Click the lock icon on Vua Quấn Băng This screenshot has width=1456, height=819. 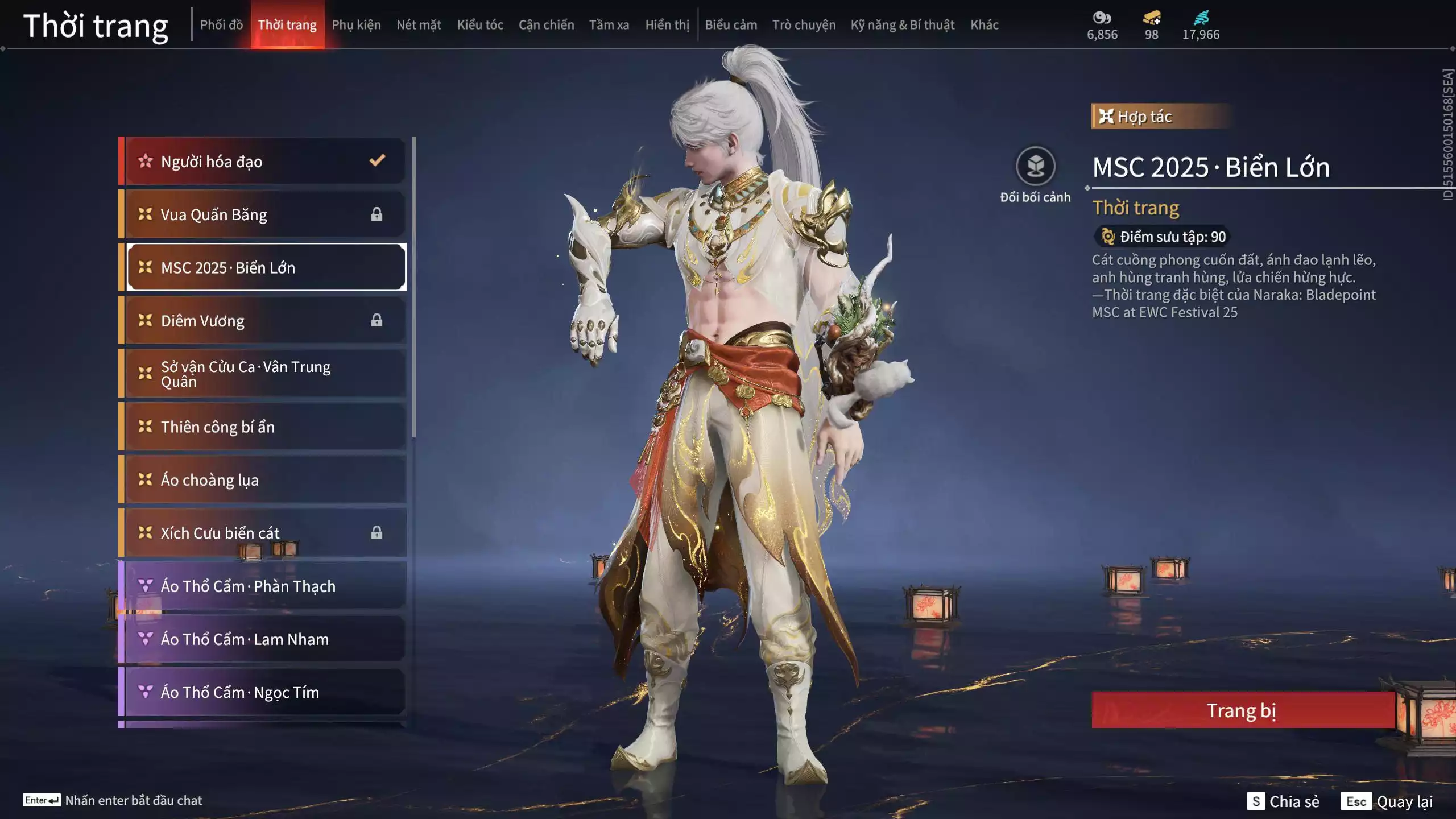(x=377, y=214)
